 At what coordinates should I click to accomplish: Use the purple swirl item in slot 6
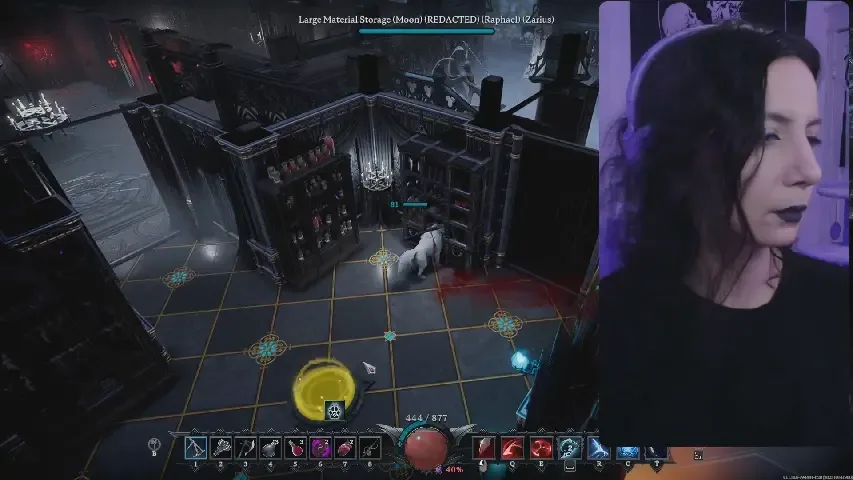tap(320, 448)
